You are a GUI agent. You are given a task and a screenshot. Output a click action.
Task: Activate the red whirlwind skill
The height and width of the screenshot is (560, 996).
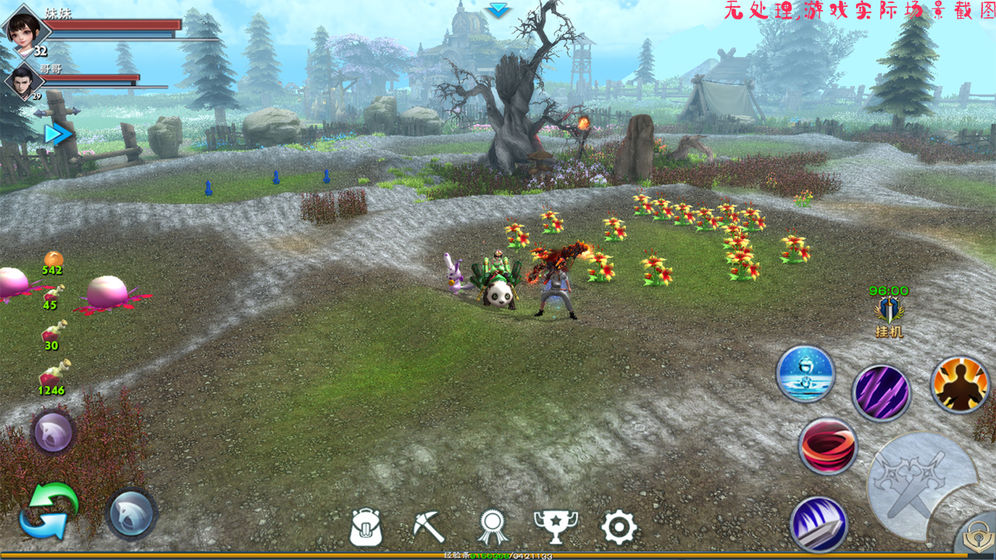click(x=827, y=446)
